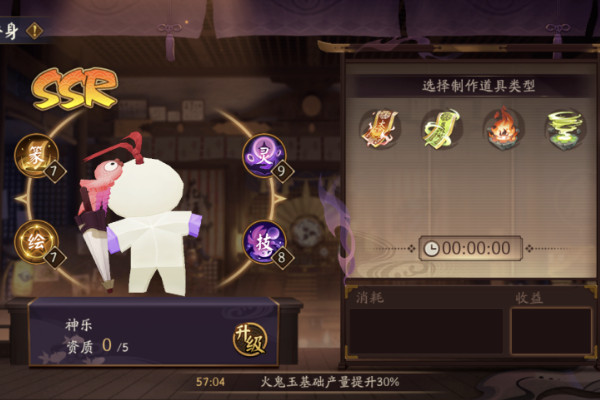
Task: Choose the green talisman scroll item type
Action: pyautogui.click(x=441, y=127)
